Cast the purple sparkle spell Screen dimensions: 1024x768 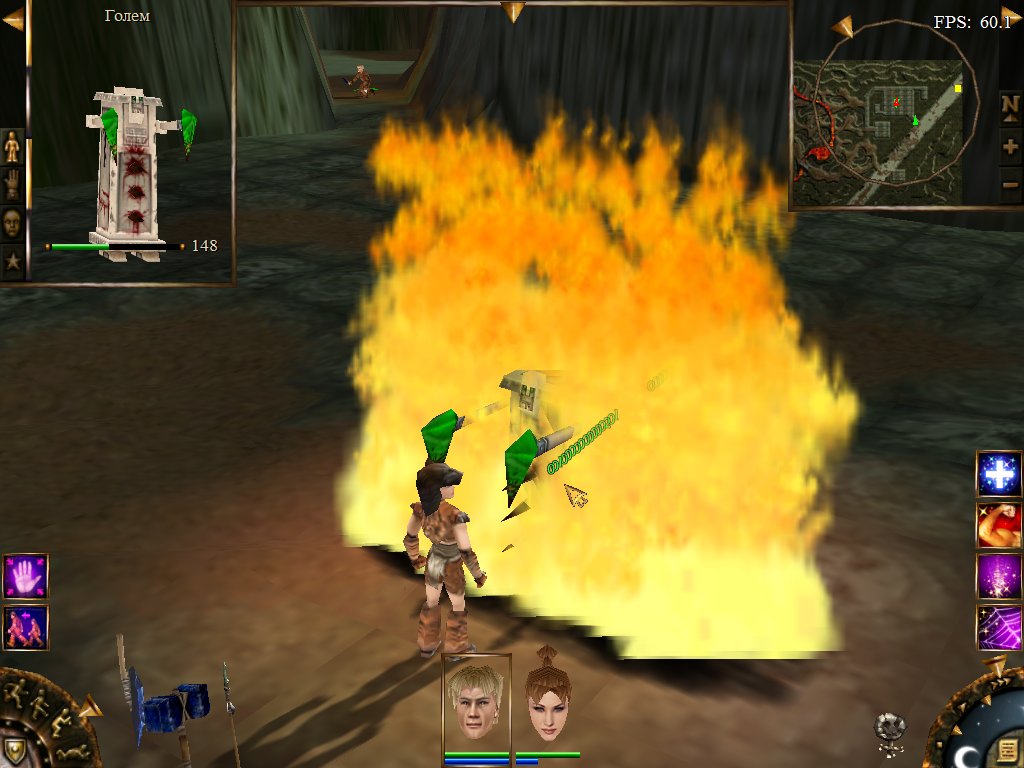(998, 576)
